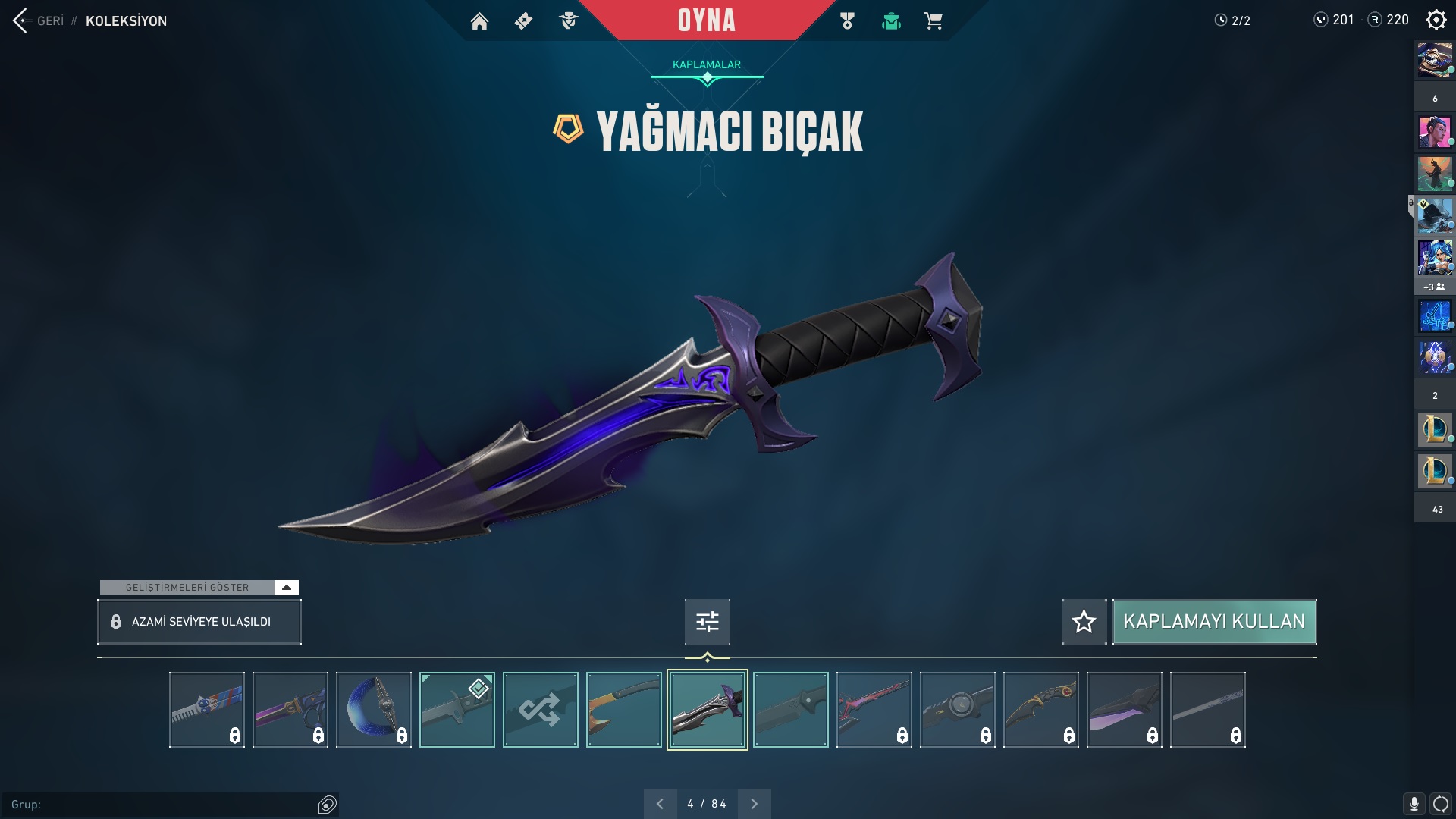Mute the microphone icon at the bottom right
Viewport: 1456px width, 819px height.
click(1415, 803)
